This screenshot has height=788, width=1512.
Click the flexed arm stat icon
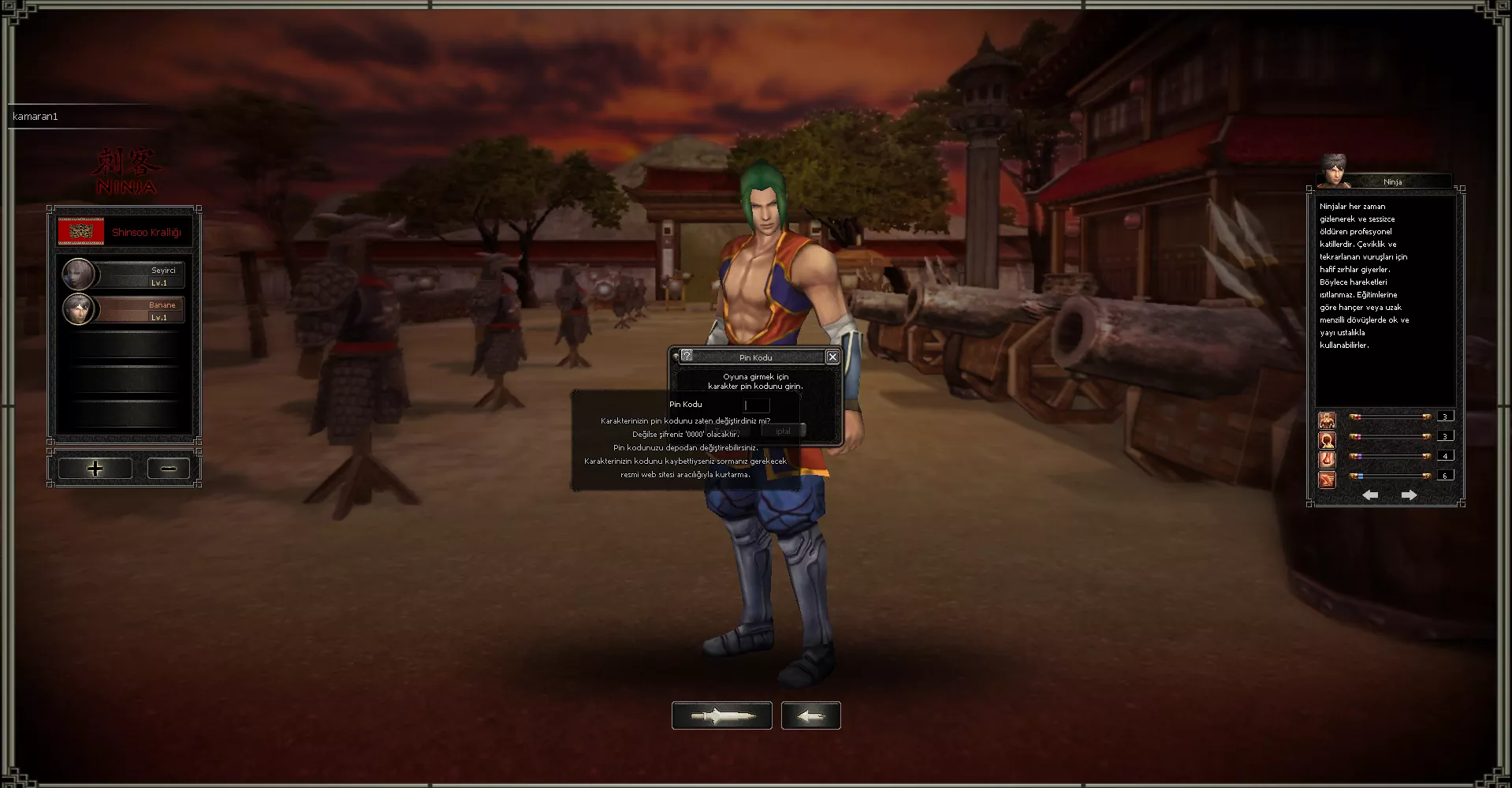(x=1328, y=459)
